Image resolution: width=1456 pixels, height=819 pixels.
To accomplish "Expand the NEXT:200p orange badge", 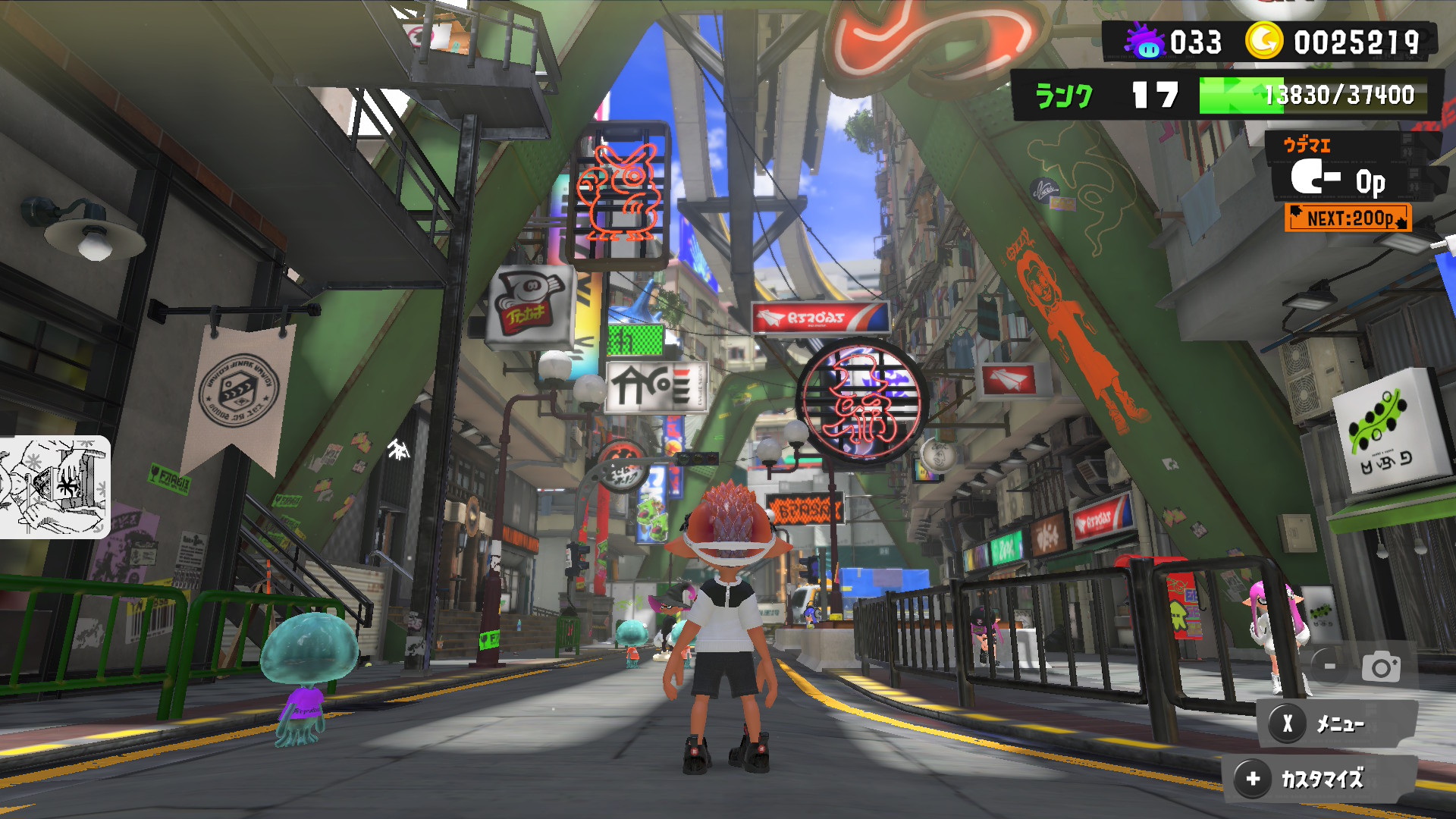I will 1349,218.
